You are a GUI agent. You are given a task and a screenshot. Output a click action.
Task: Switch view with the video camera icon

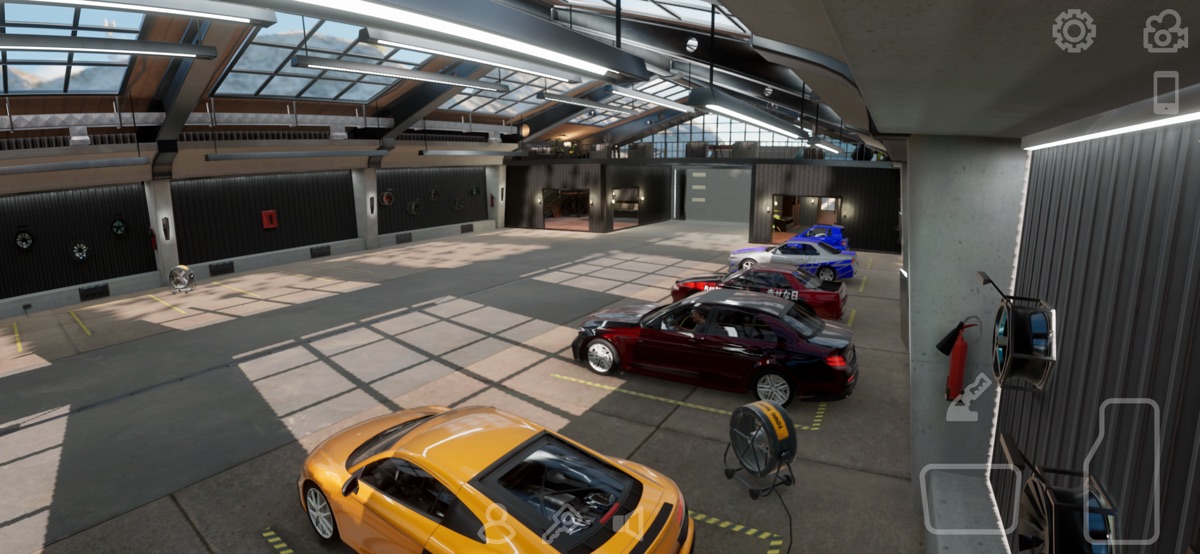(x=1165, y=31)
